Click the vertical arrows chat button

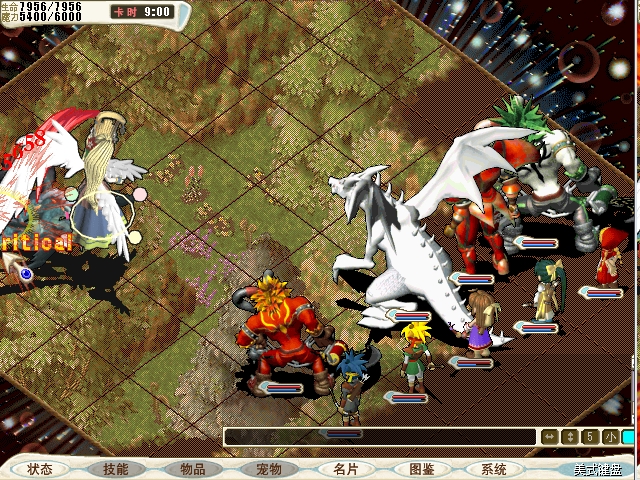click(x=570, y=437)
